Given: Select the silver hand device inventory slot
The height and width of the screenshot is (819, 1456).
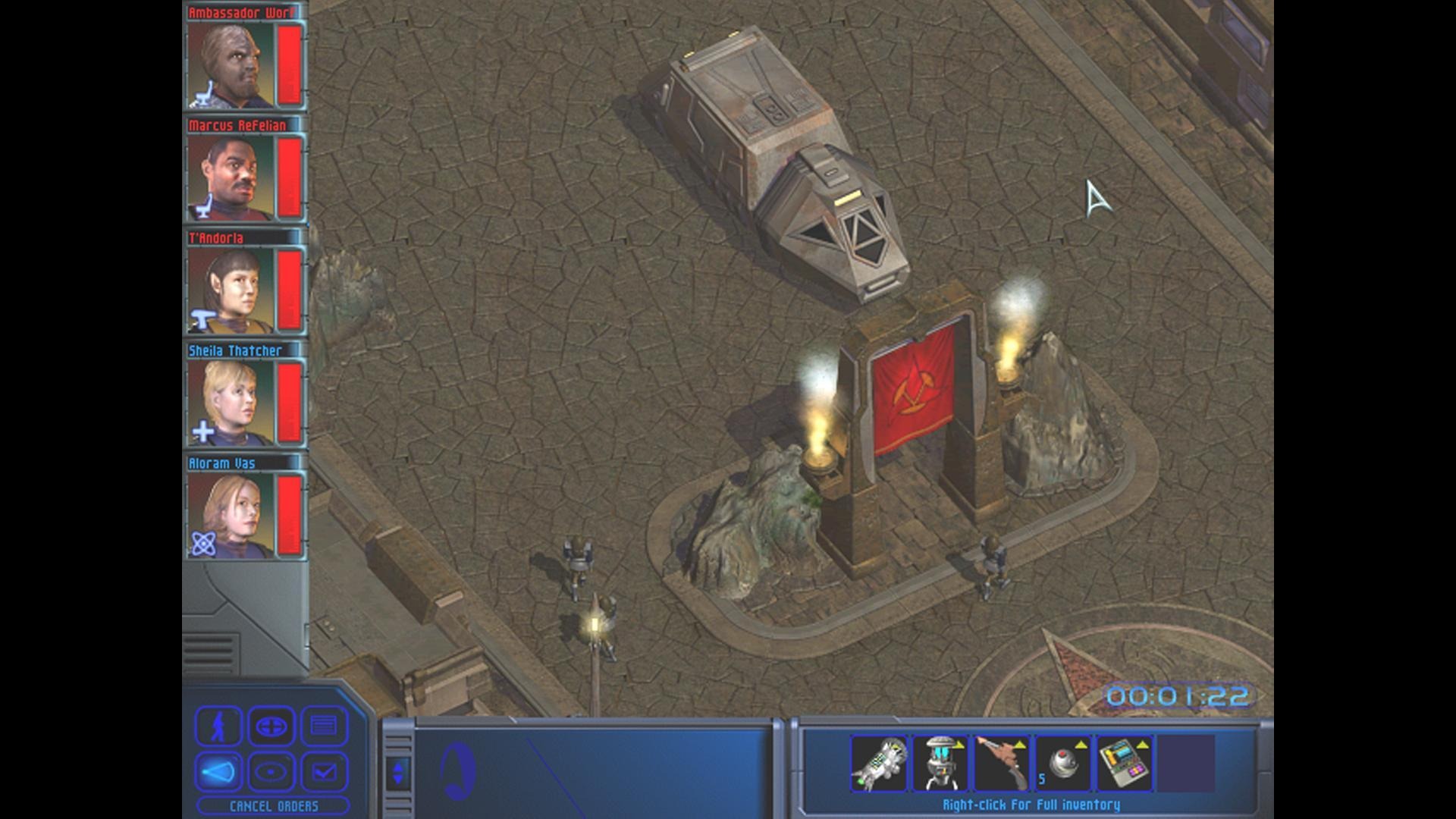Looking at the screenshot, I should [879, 763].
